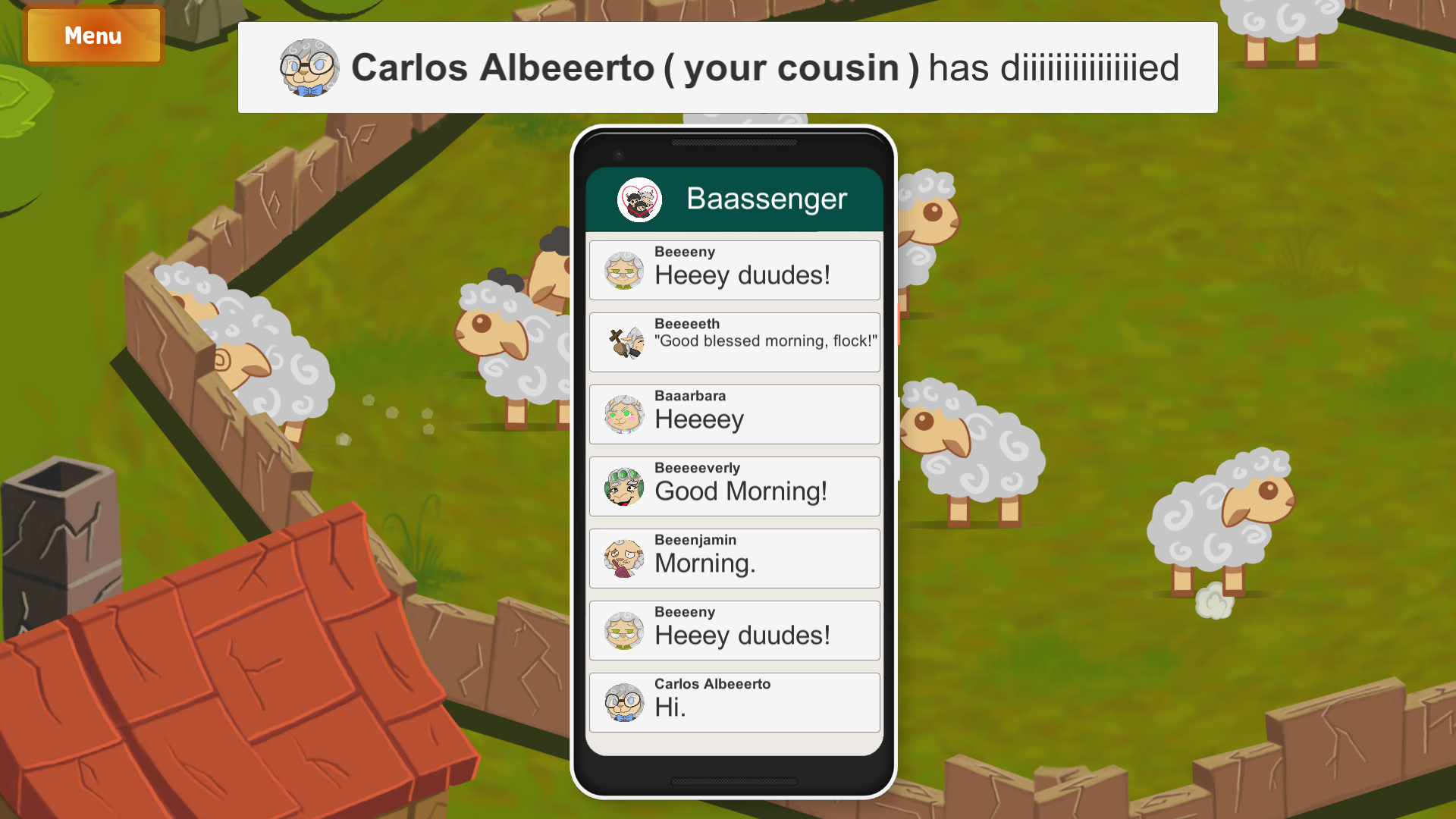Tap the Baassenger group heart avatar
The width and height of the screenshot is (1456, 819).
[x=639, y=200]
